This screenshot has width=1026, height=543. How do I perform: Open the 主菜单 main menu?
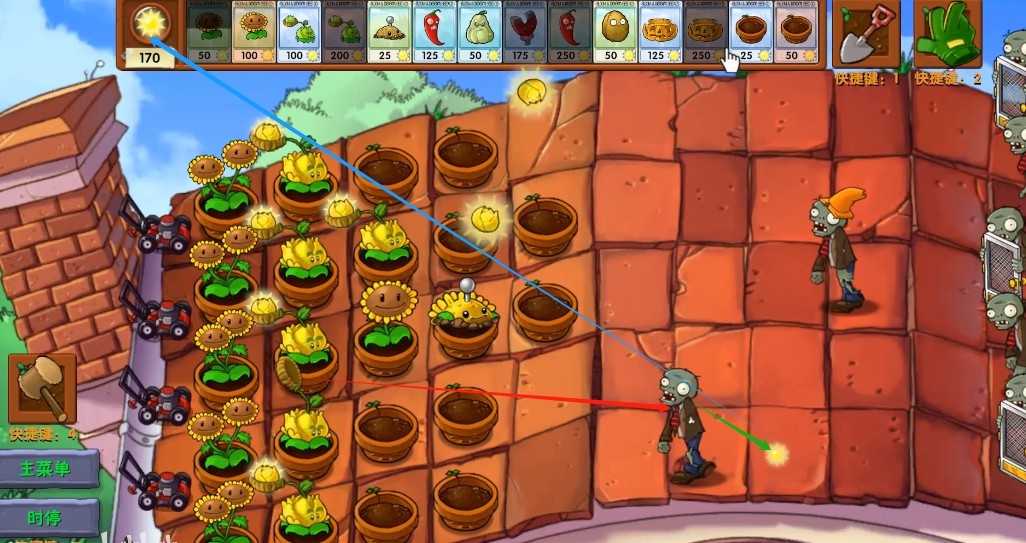click(x=49, y=468)
